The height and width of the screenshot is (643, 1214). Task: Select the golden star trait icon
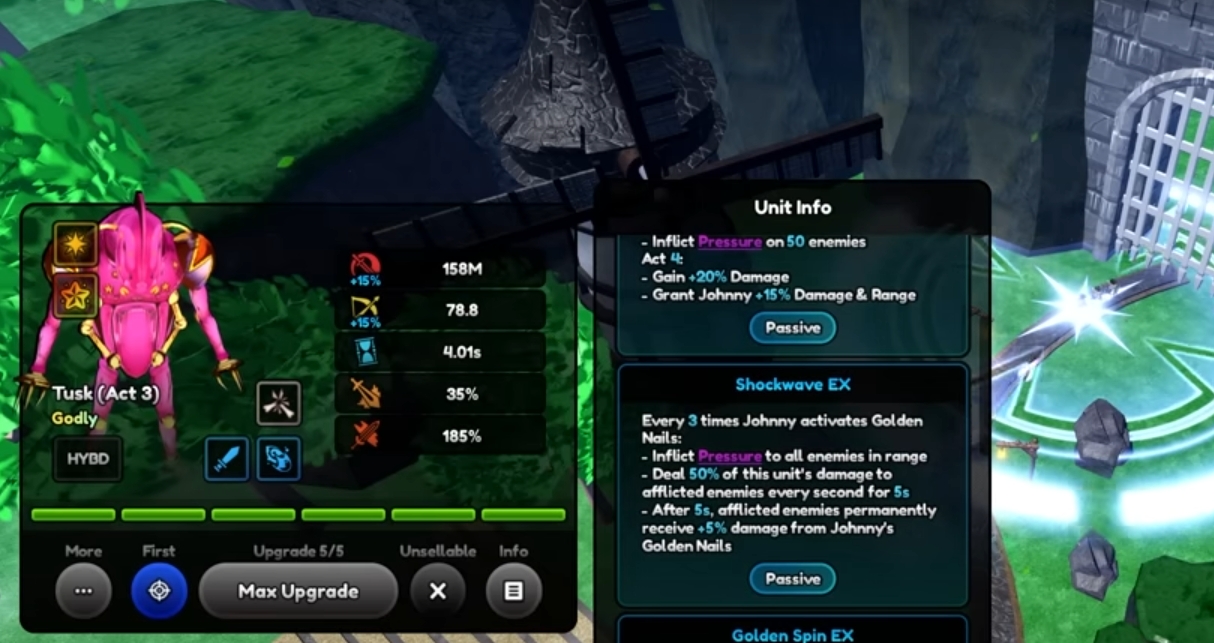pos(76,295)
